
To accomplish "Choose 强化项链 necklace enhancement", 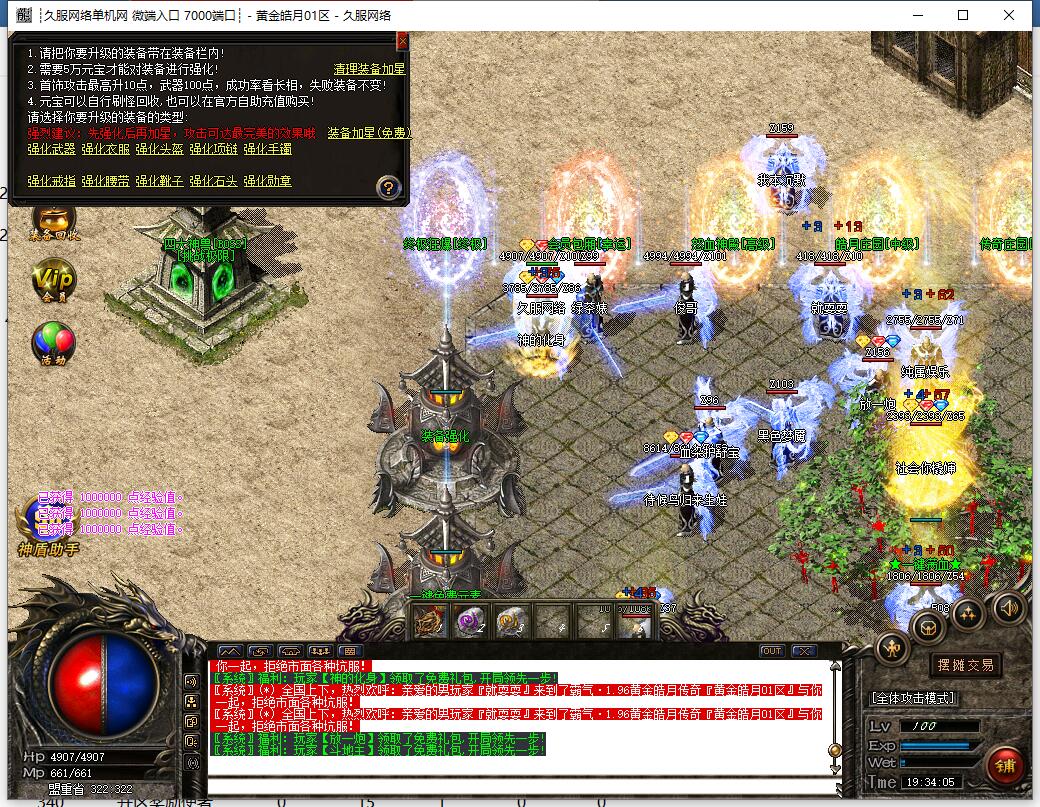I will coord(213,149).
